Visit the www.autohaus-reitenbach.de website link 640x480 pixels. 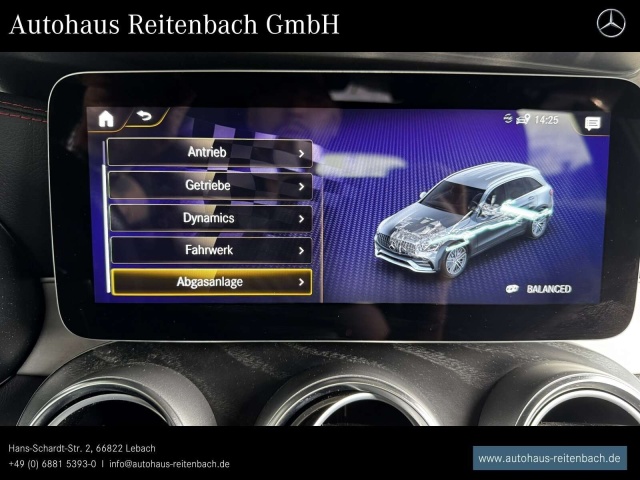[x=549, y=458]
